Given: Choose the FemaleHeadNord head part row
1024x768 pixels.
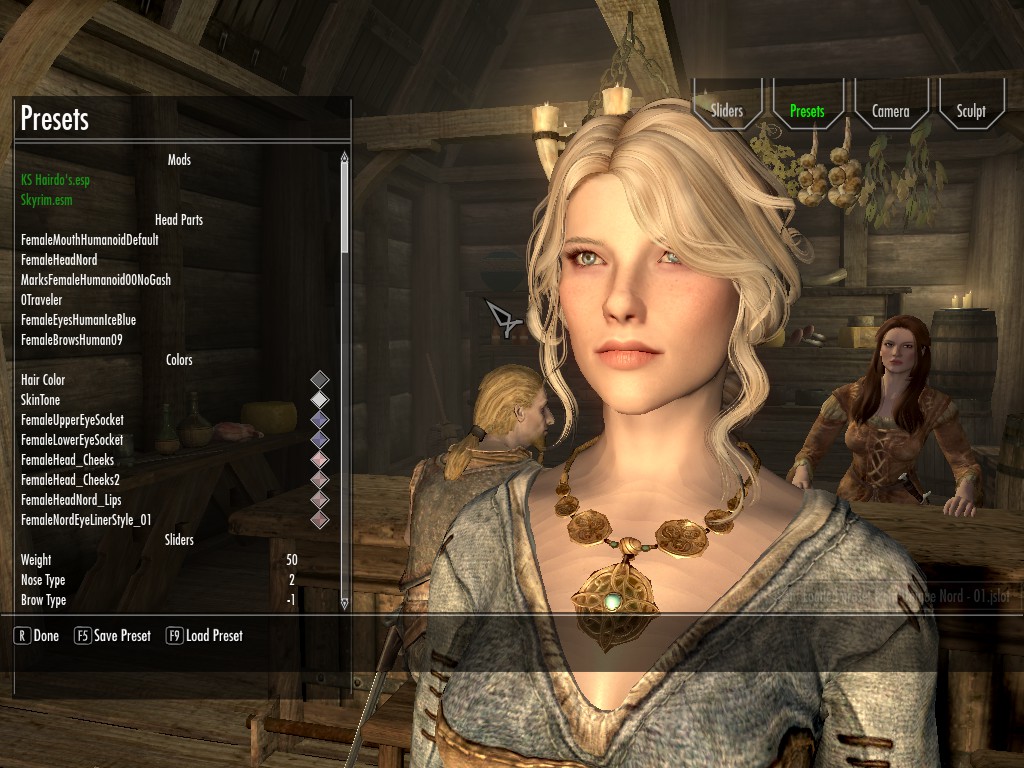Looking at the screenshot, I should tap(59, 260).
